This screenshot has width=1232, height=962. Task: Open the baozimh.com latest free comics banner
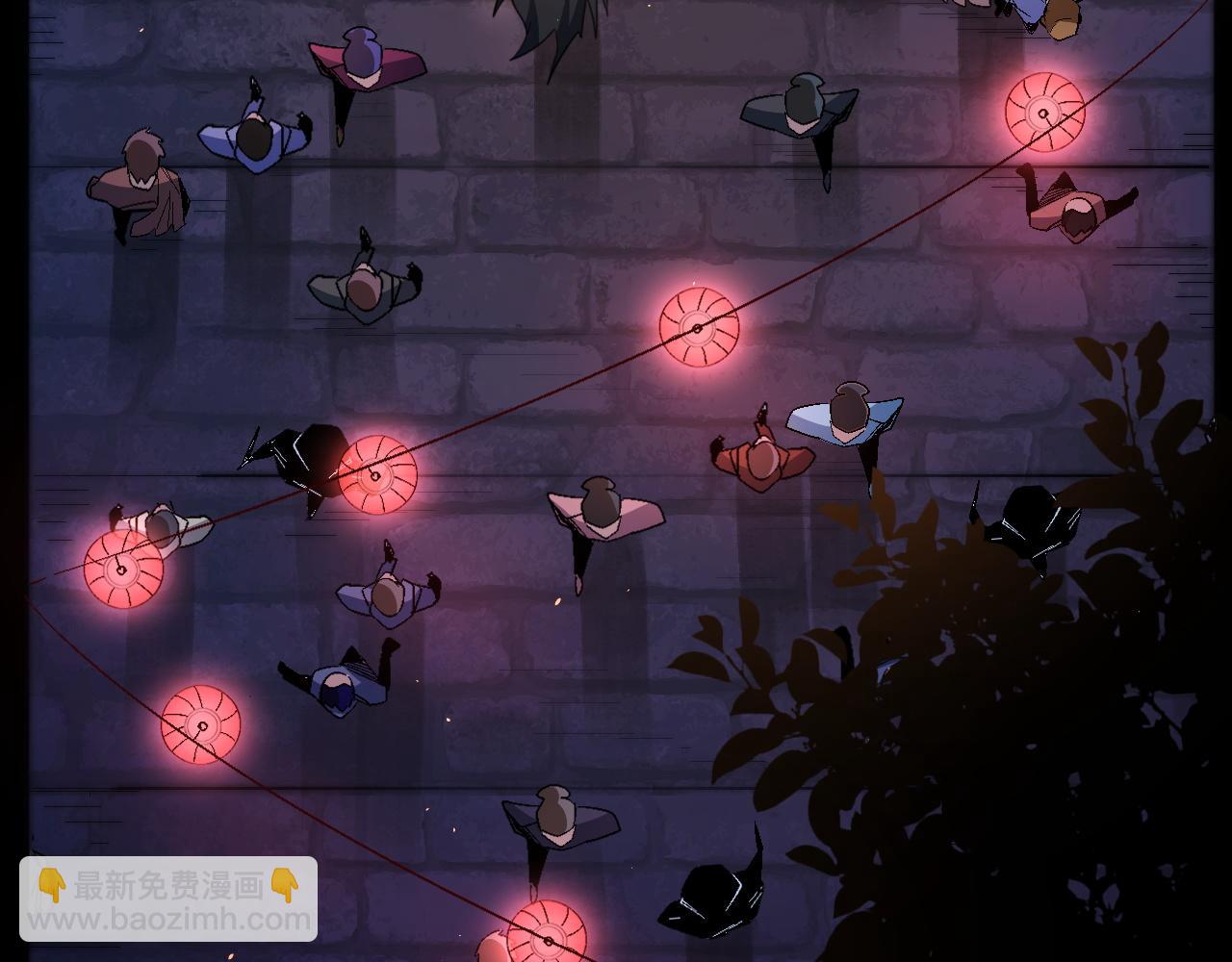168,899
